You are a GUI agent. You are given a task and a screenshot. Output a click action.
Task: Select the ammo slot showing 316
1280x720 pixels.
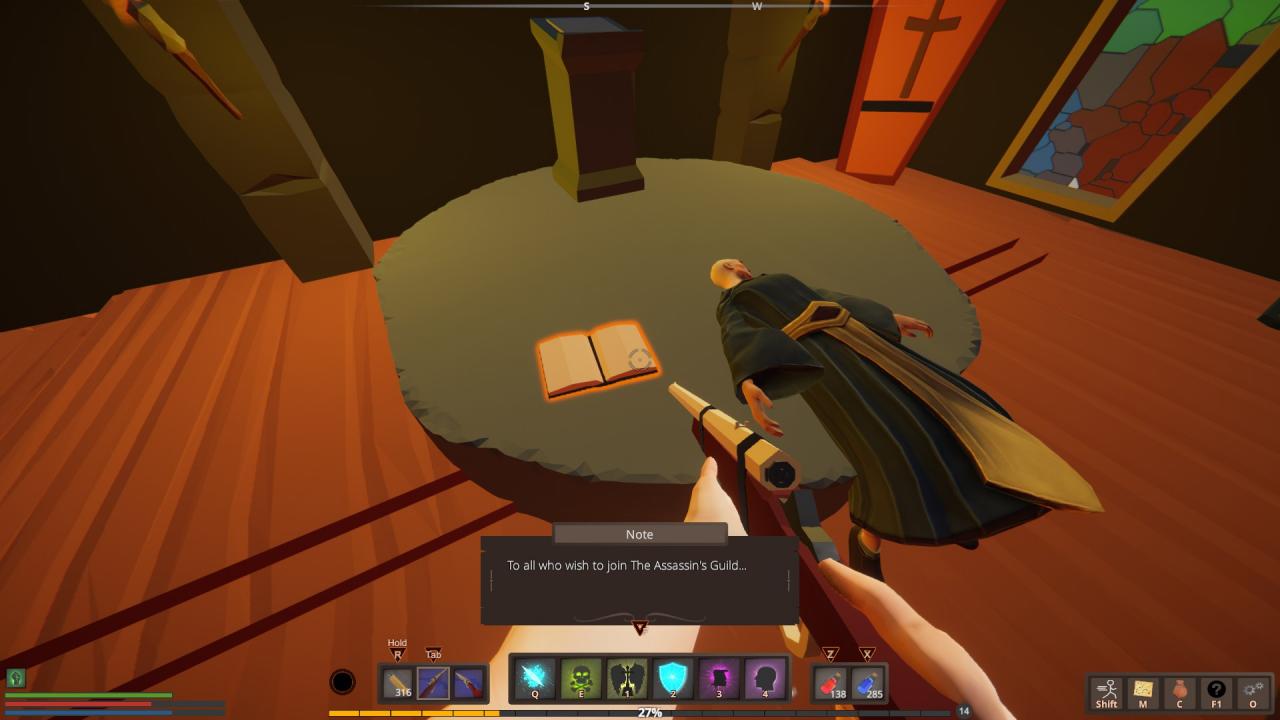coord(400,683)
